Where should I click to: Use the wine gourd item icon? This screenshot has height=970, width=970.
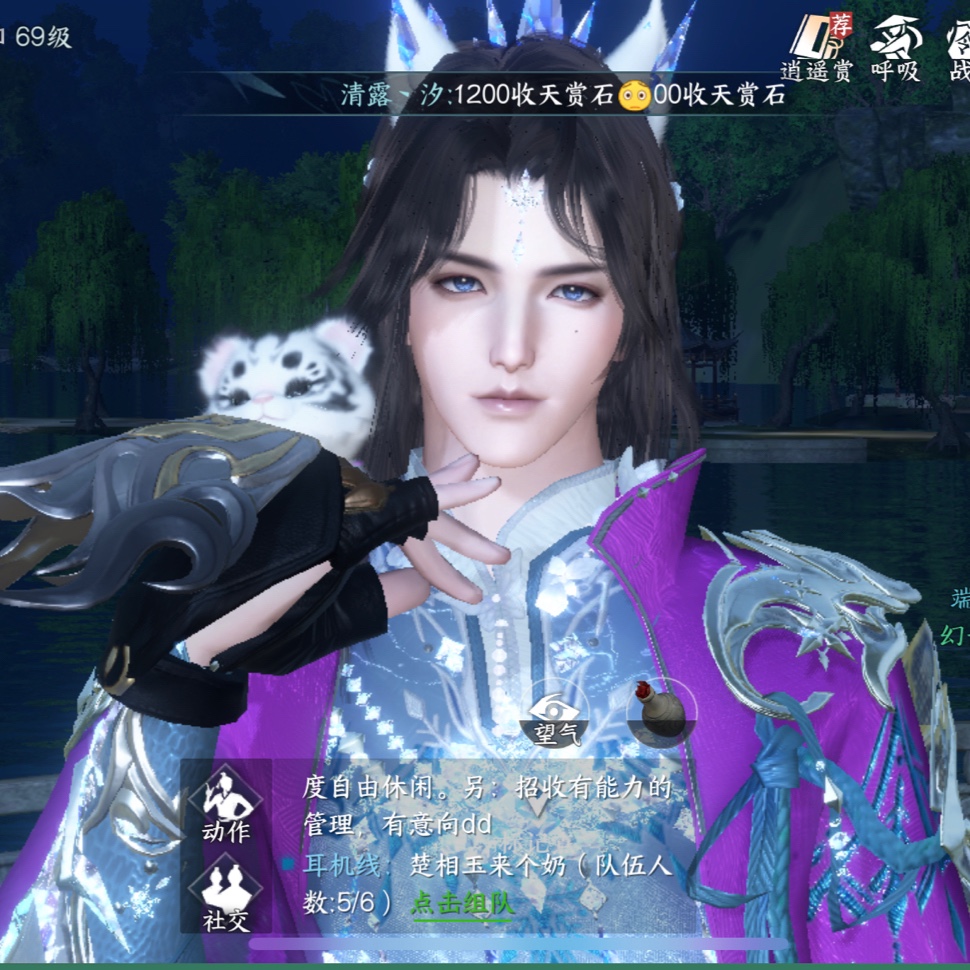point(661,708)
